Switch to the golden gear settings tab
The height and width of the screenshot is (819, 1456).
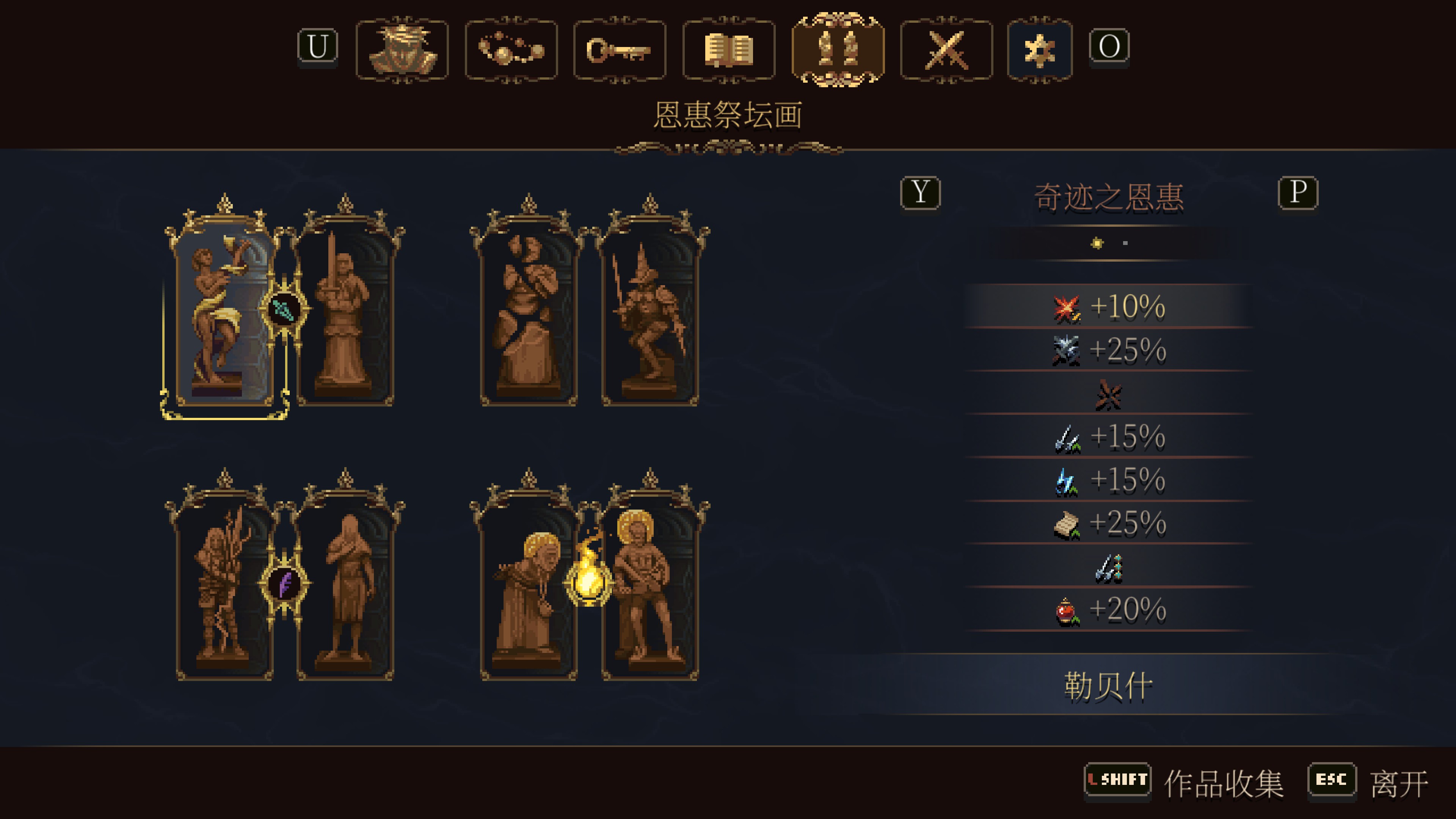(1039, 50)
